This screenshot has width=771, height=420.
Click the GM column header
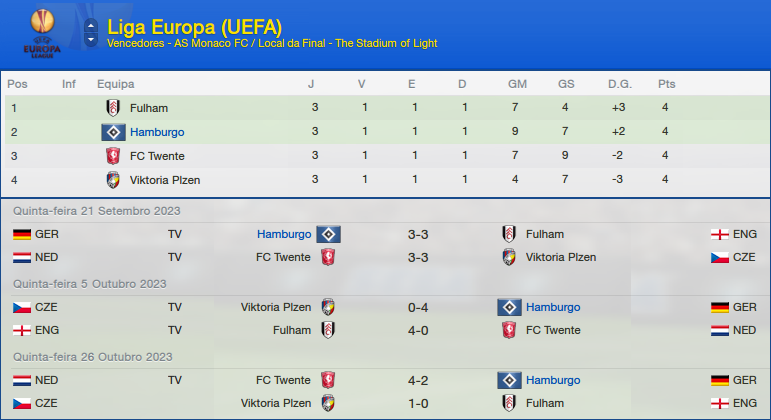[517, 84]
